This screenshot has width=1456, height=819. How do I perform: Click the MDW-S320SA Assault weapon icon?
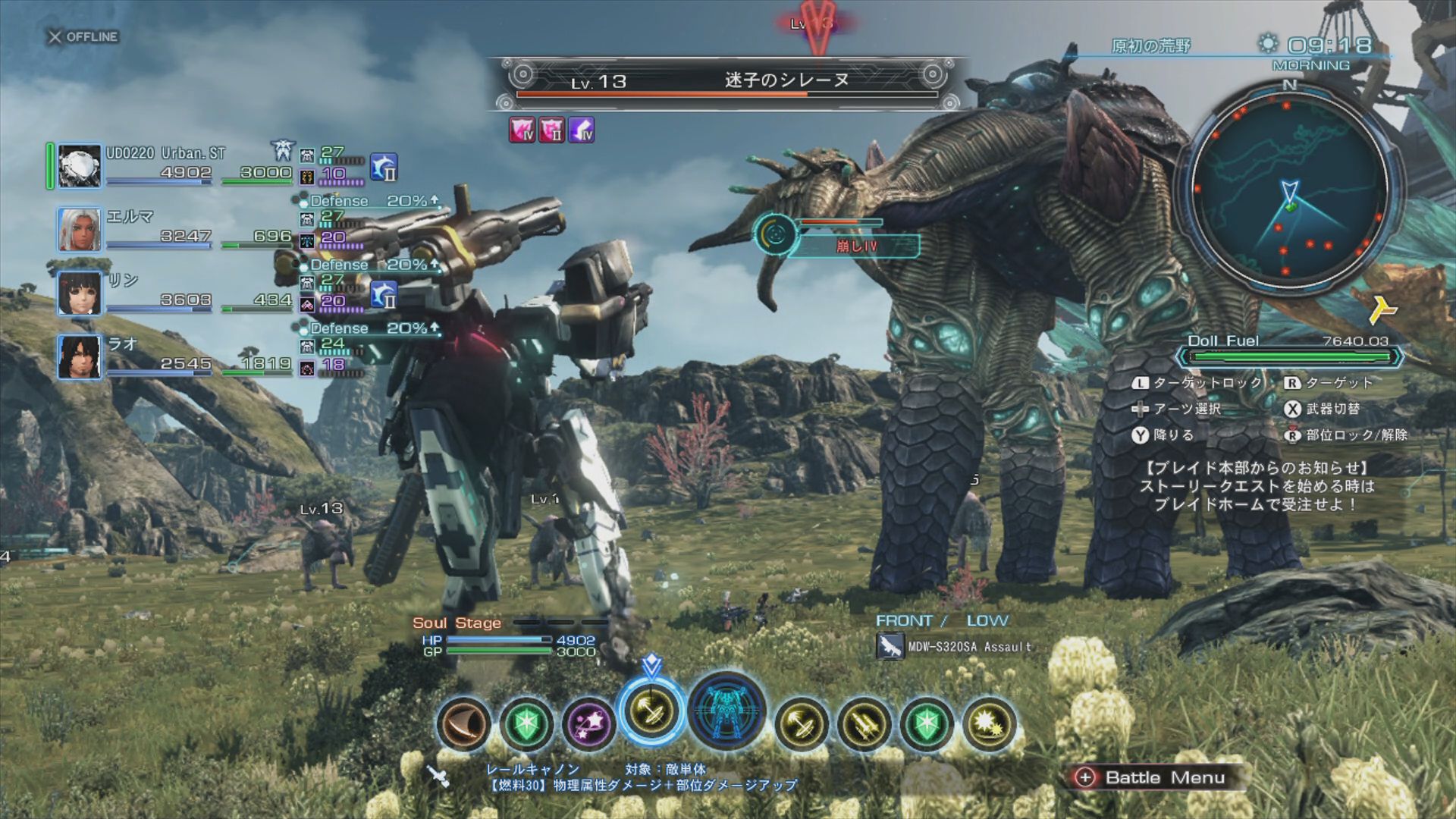pyautogui.click(x=890, y=647)
